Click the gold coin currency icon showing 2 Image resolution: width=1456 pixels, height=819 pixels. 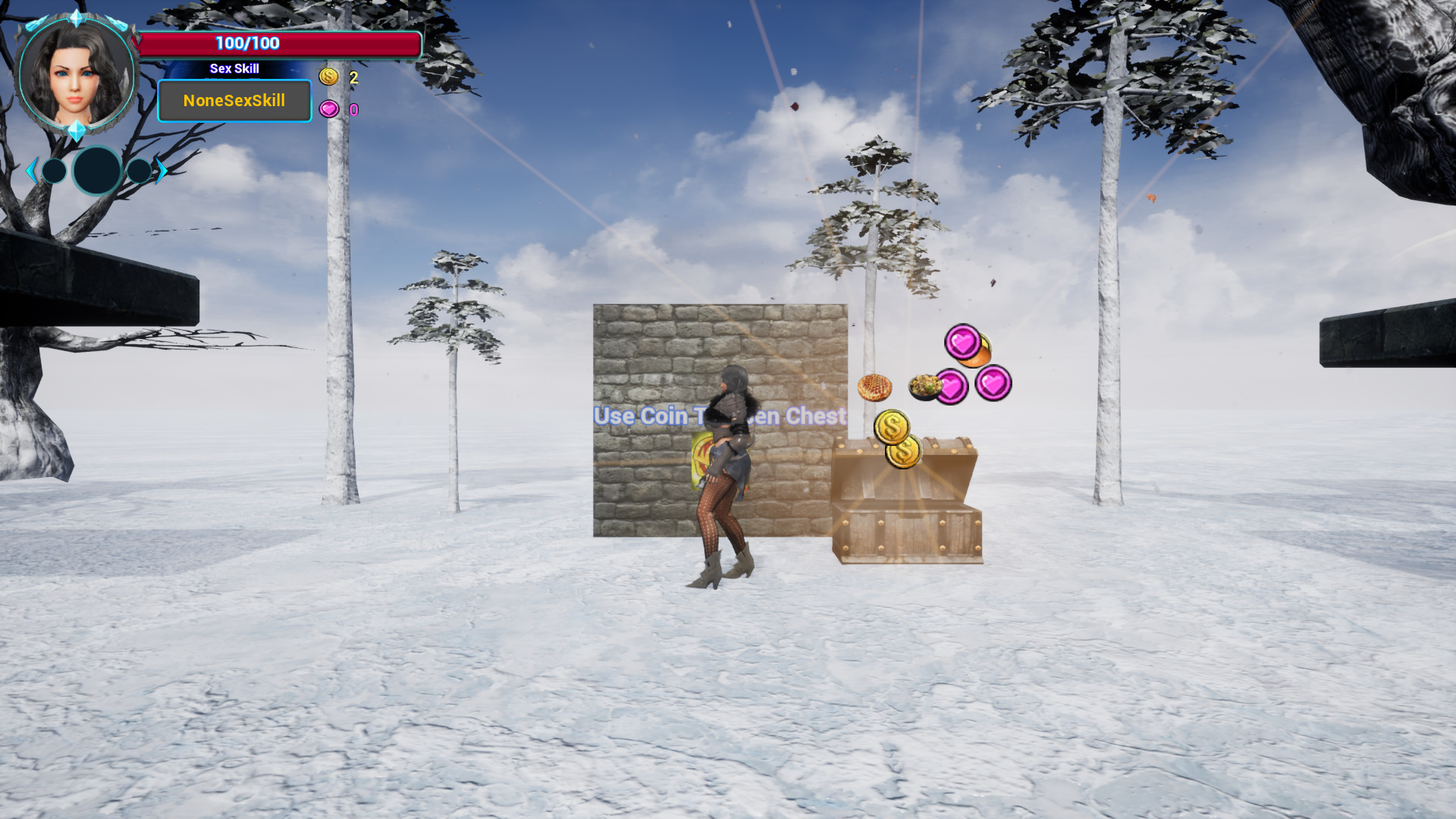pyautogui.click(x=329, y=77)
